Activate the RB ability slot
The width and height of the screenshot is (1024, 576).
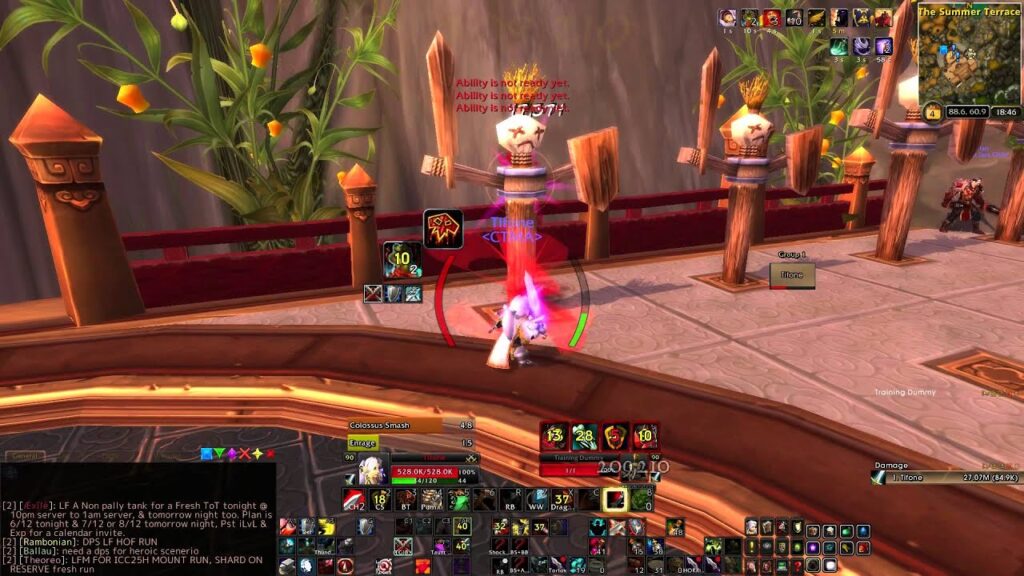510,499
